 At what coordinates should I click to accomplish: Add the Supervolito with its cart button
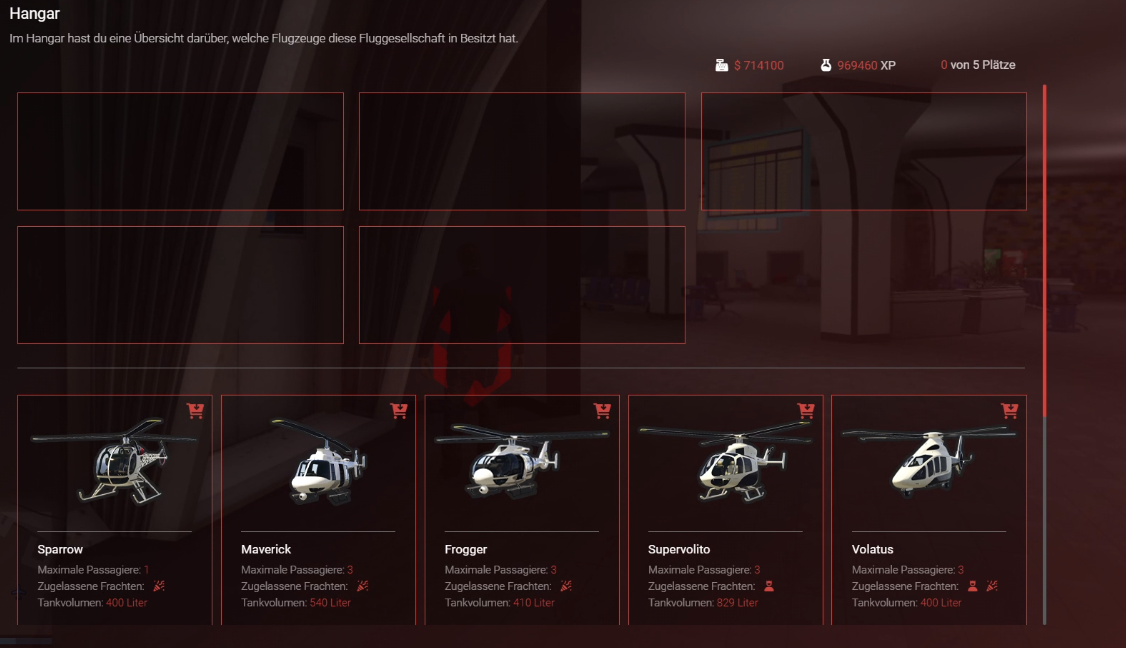pos(806,410)
